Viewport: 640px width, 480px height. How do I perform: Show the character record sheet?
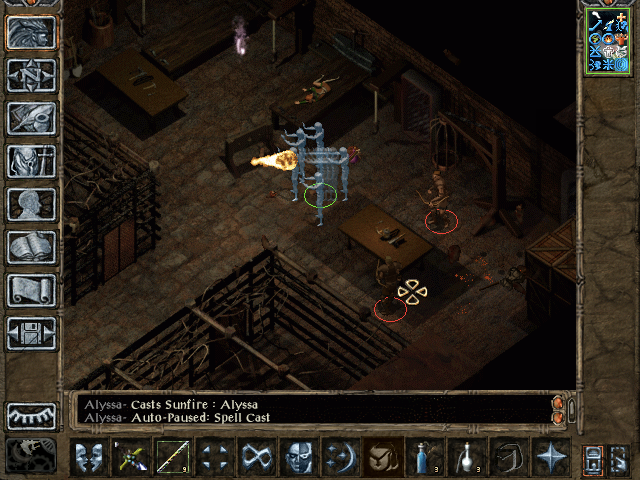(32, 204)
